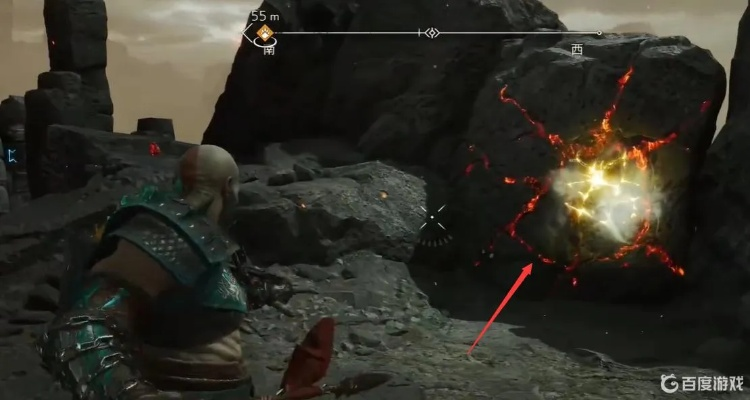Select the orange quest marker on the compass

[x=265, y=34]
